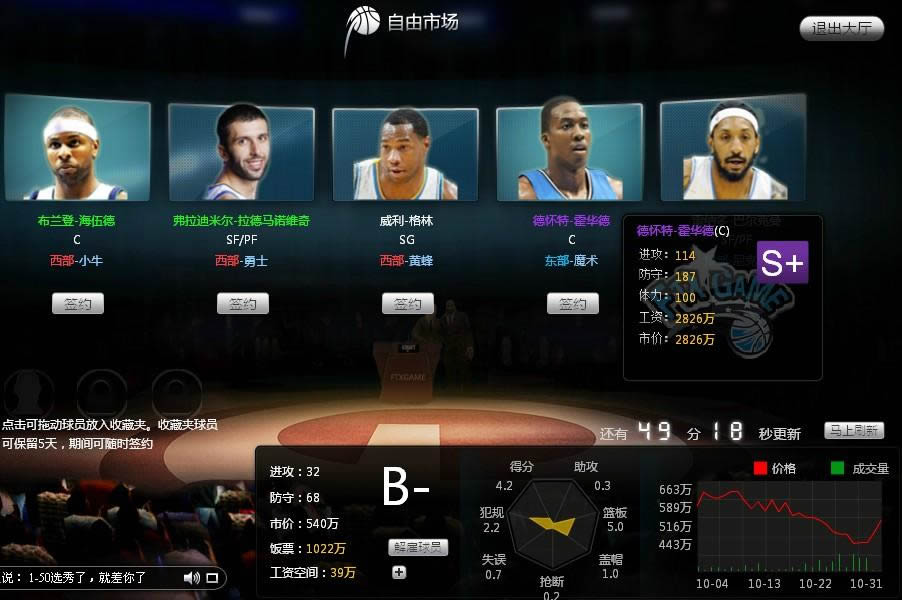Screen dimensions: 902x600
Task: Click the 解雇球员 release player button
Action: click(418, 547)
